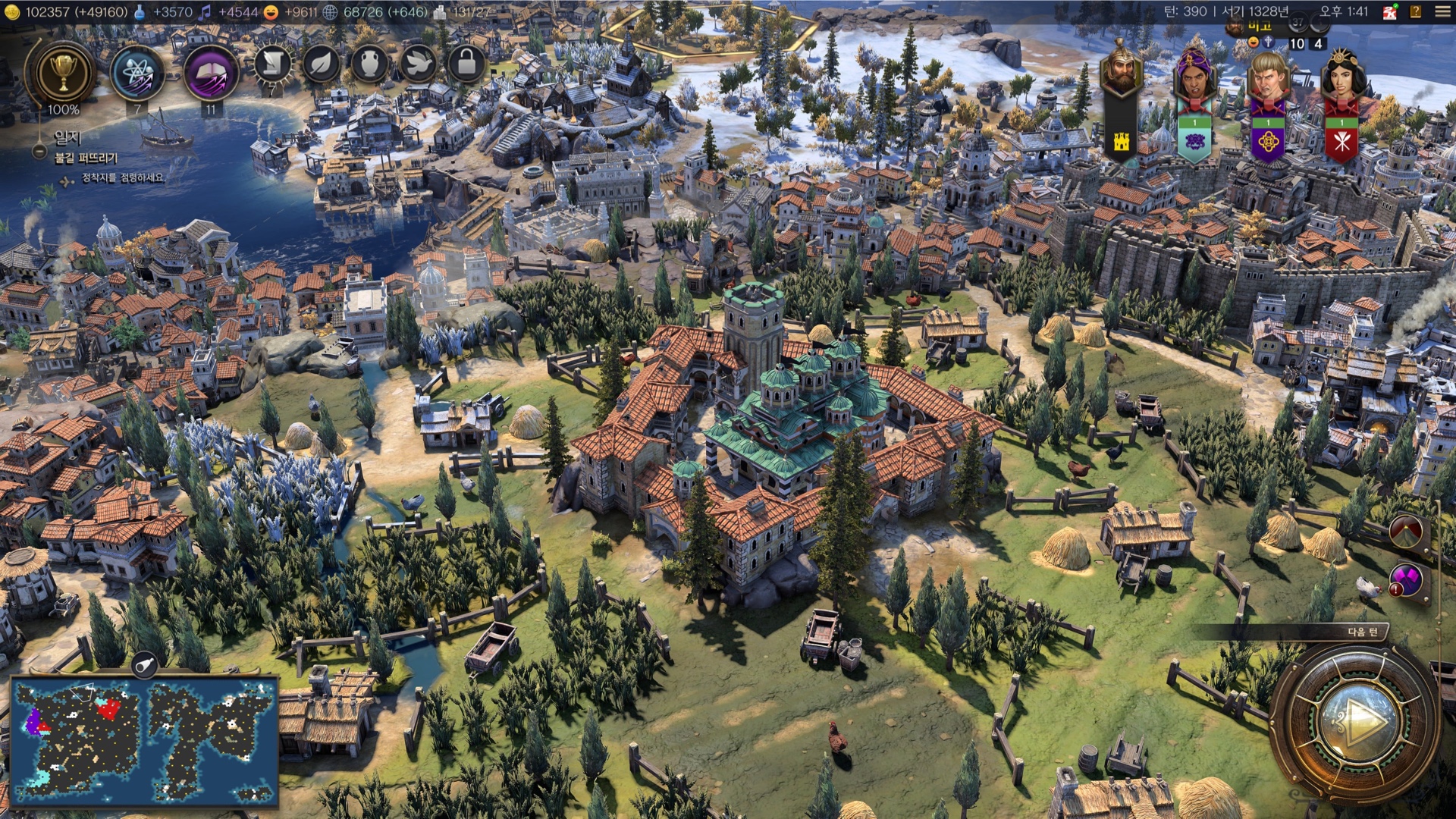The height and width of the screenshot is (819, 1456).
Task: Open the policies scroll-and-quill icon
Action: pyautogui.click(x=272, y=64)
